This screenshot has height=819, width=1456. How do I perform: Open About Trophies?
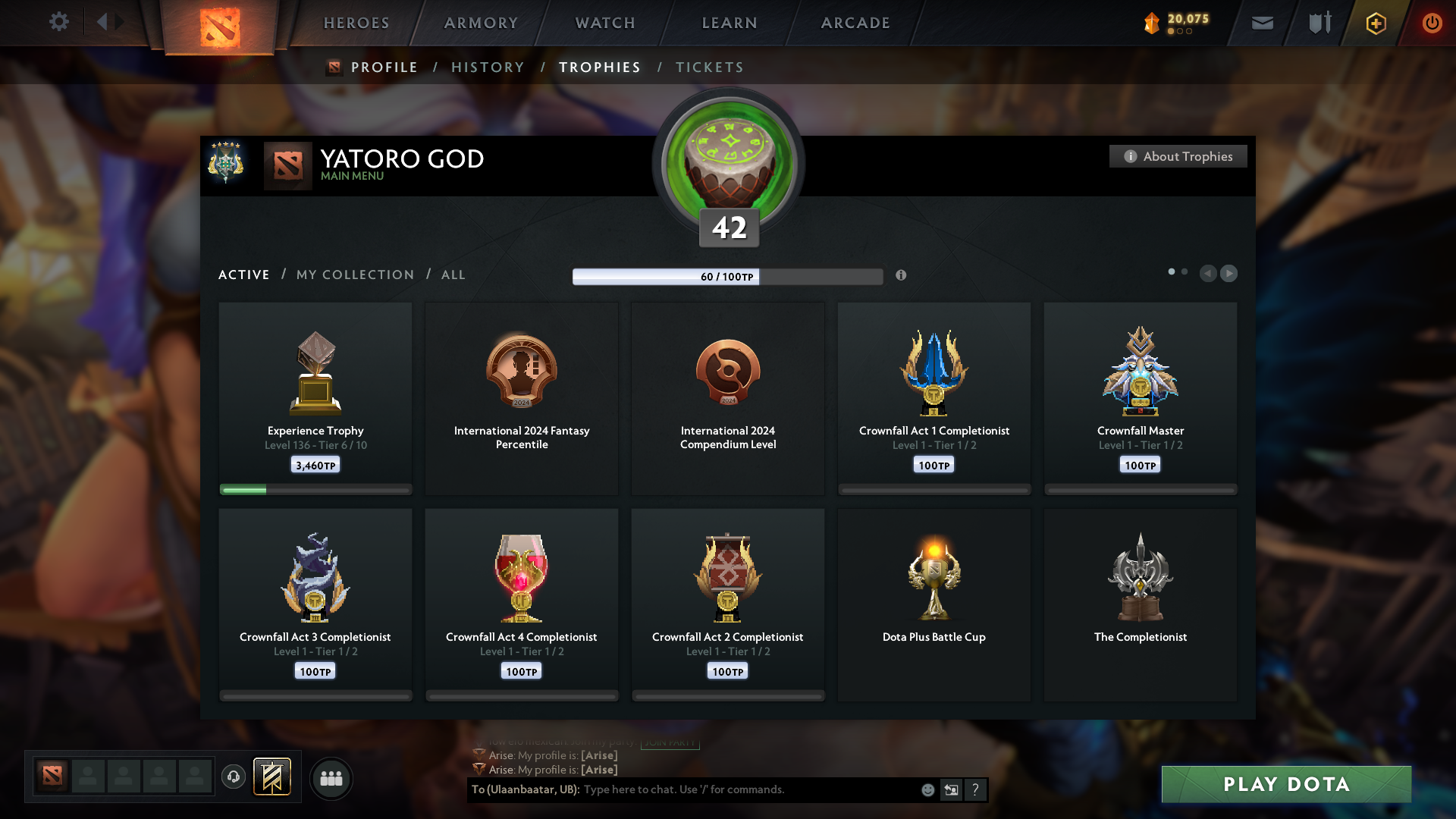pos(1178,156)
